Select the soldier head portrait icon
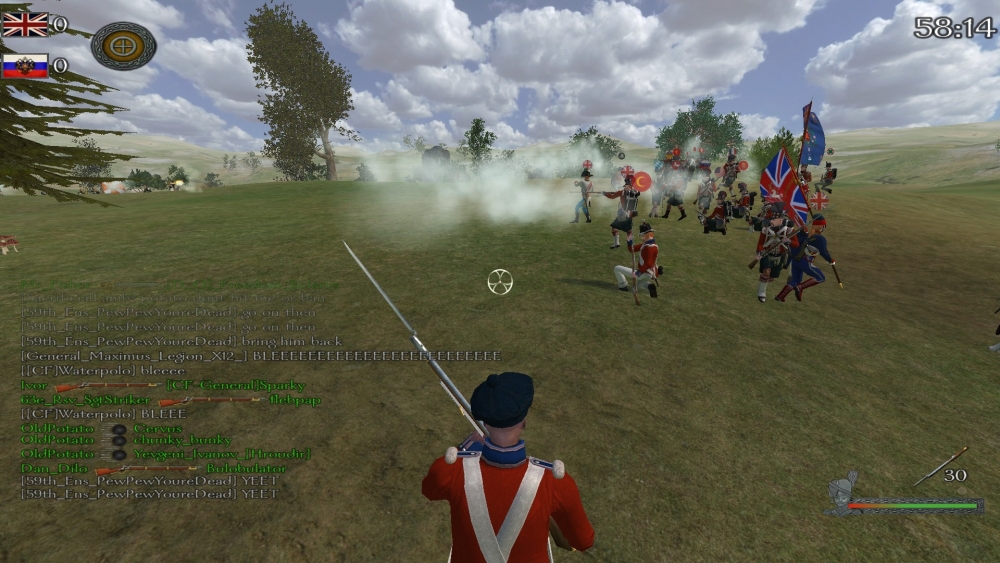The image size is (1000, 563). [841, 491]
